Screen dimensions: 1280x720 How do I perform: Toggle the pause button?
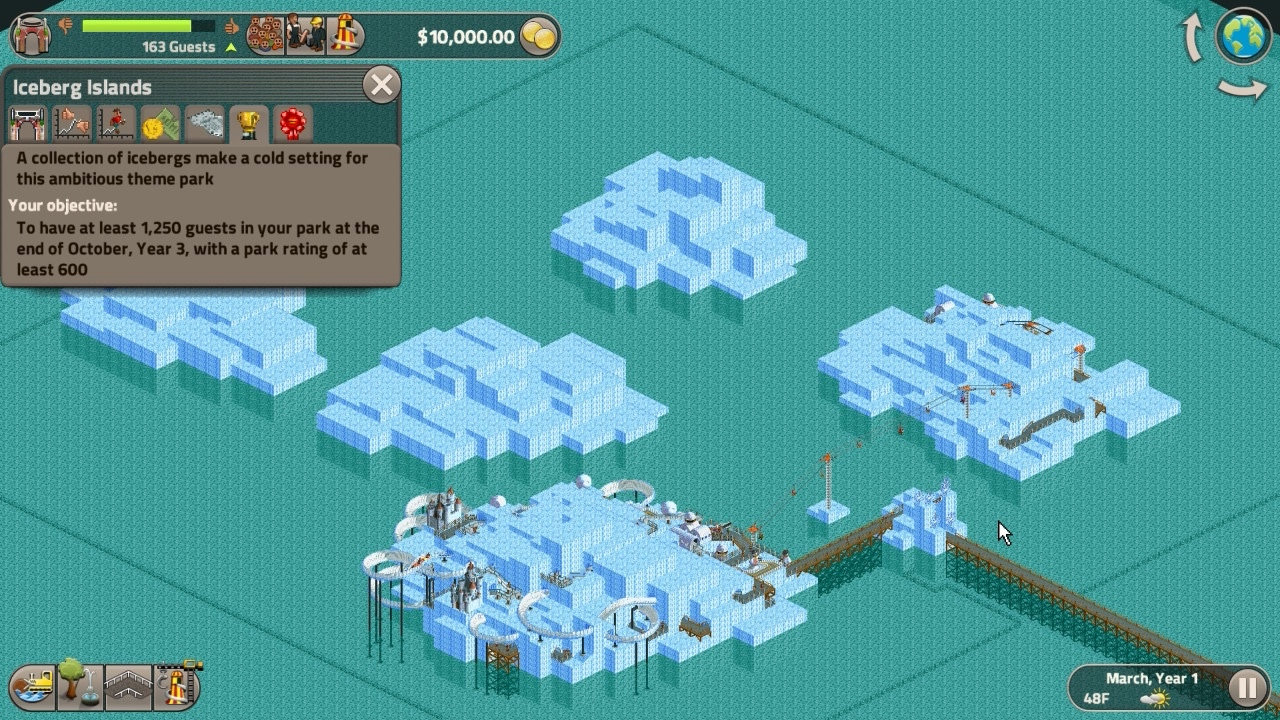tap(1247, 687)
